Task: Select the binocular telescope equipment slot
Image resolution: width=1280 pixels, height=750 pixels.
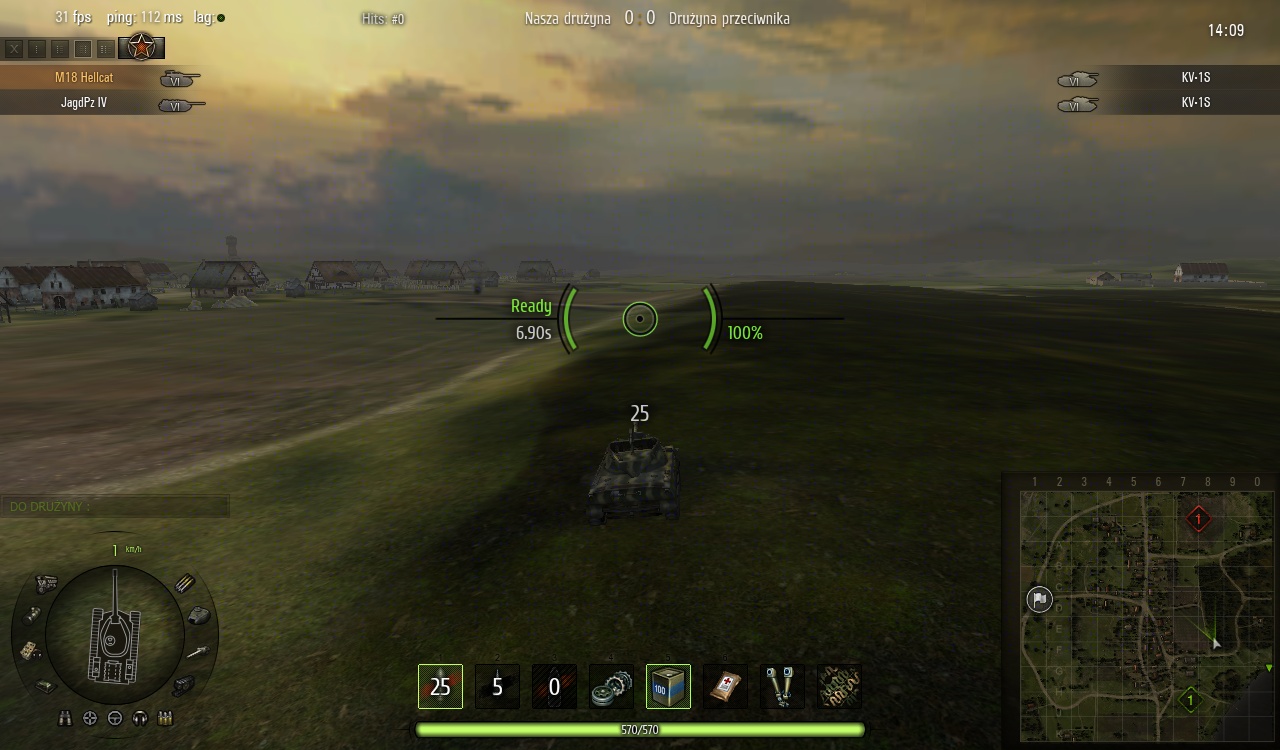Action: point(782,687)
